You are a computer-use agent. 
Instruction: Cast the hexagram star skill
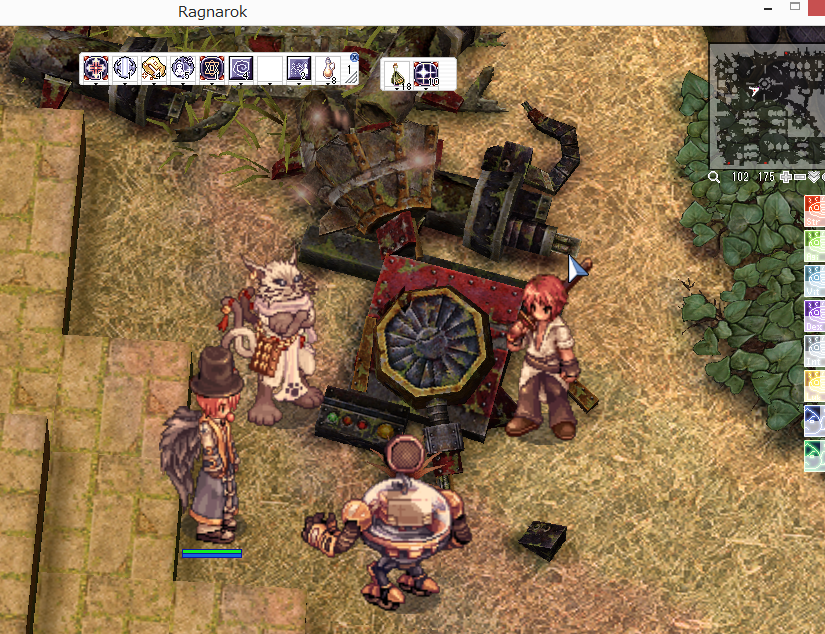[212, 68]
